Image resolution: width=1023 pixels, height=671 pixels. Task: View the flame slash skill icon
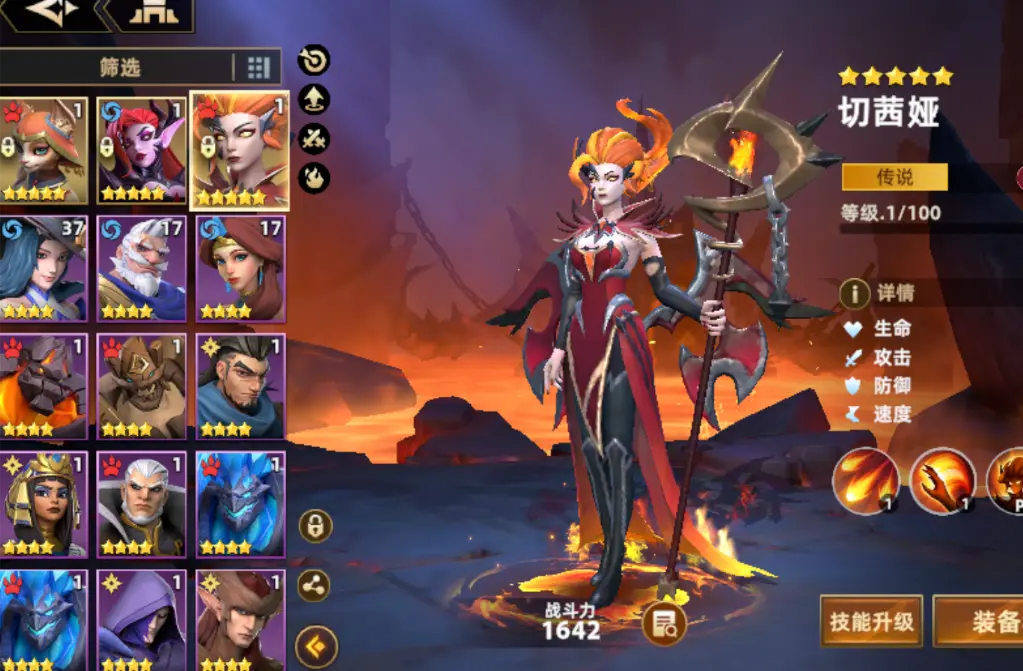click(x=865, y=480)
